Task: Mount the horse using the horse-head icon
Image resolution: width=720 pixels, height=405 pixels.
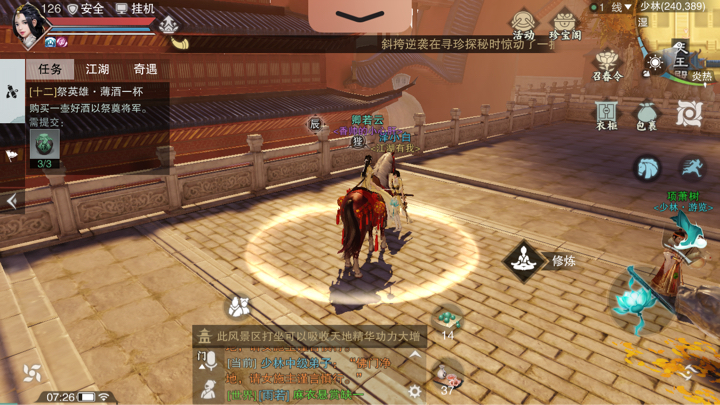Action: (648, 167)
